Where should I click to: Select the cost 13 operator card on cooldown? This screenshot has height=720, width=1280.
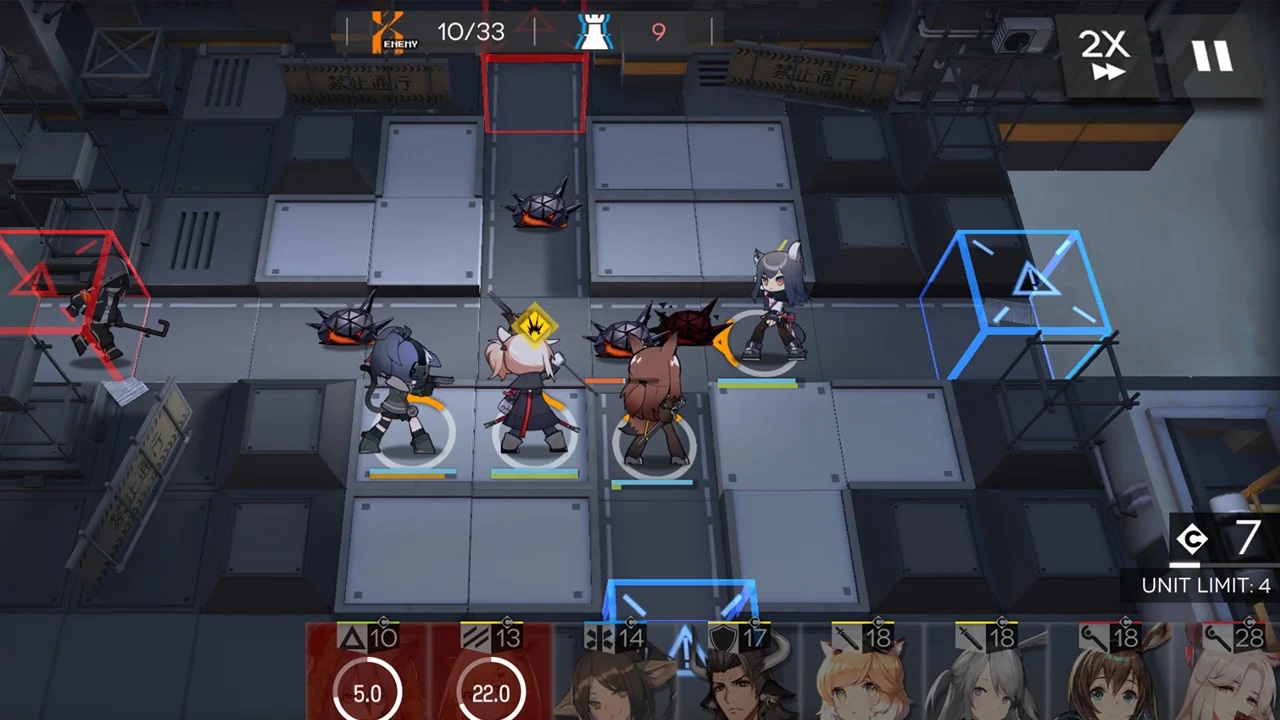point(491,672)
